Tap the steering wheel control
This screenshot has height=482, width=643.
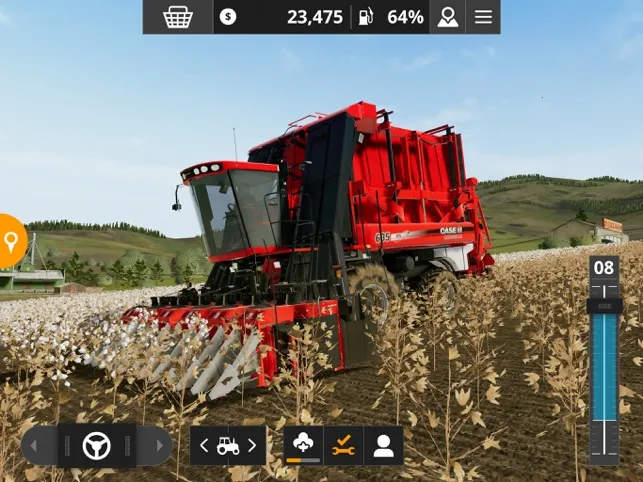pos(97,446)
